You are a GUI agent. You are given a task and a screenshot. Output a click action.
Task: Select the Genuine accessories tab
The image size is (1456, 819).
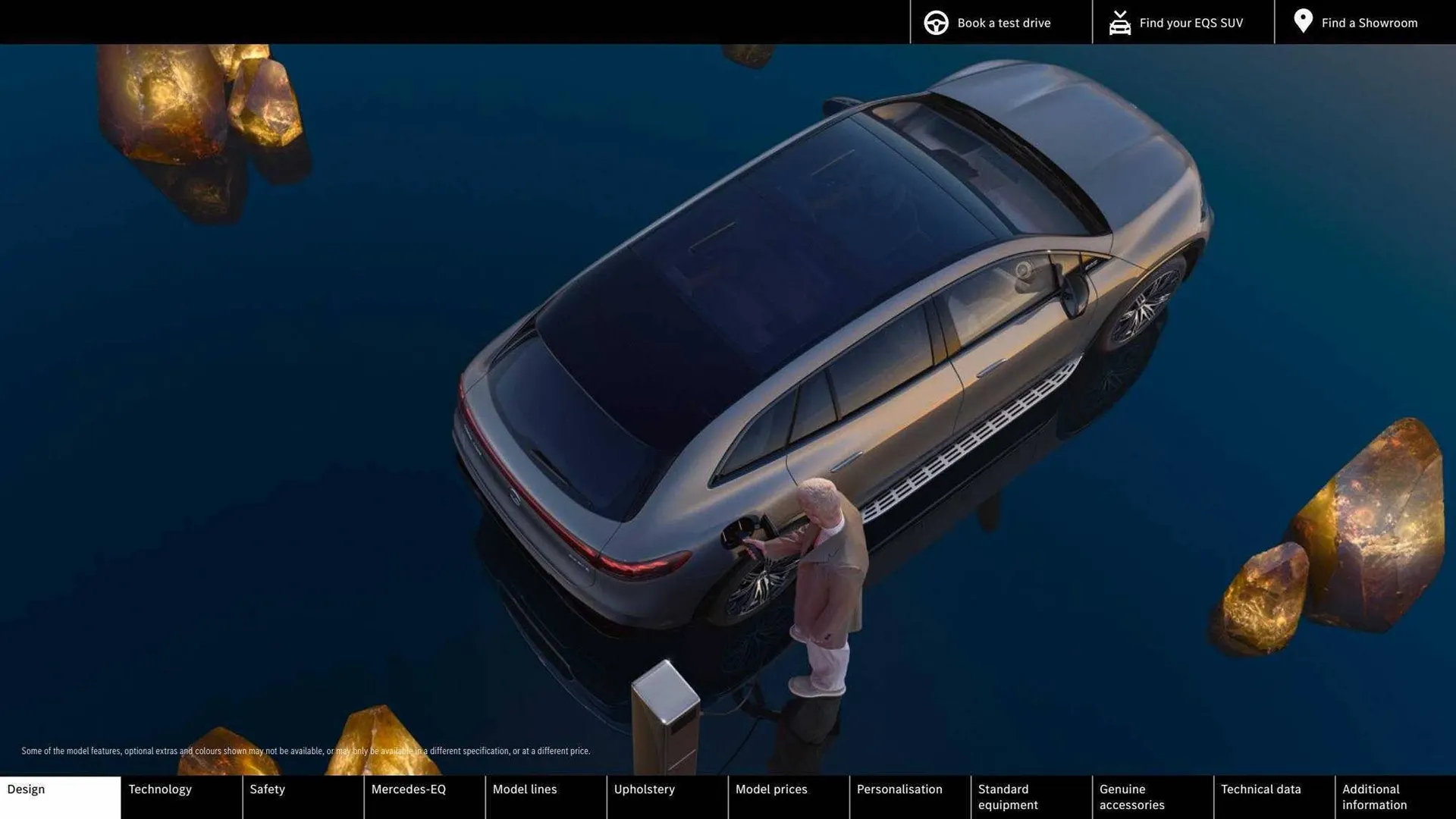point(1152,796)
